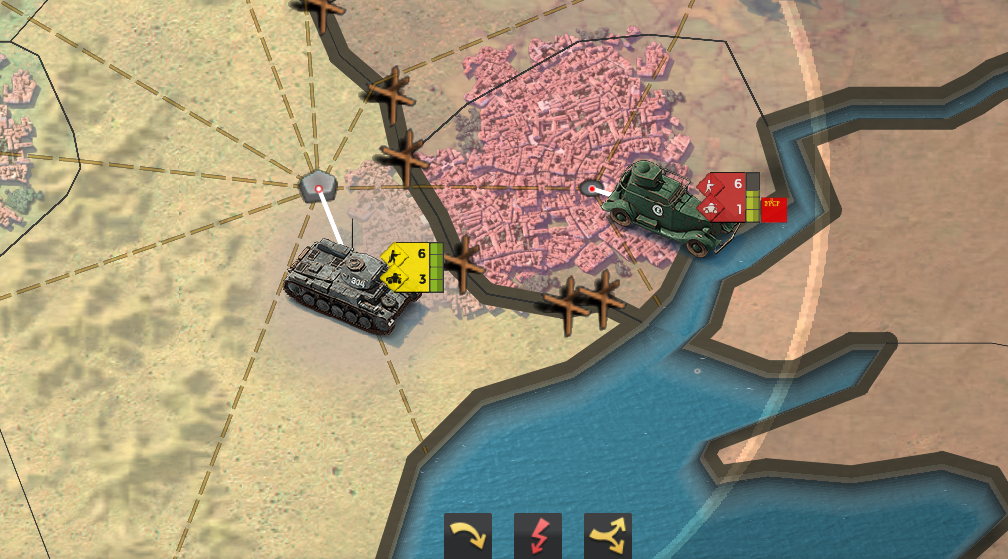Click the red flag beside the enemy counter
The width and height of the screenshot is (1008, 559).
point(774,209)
